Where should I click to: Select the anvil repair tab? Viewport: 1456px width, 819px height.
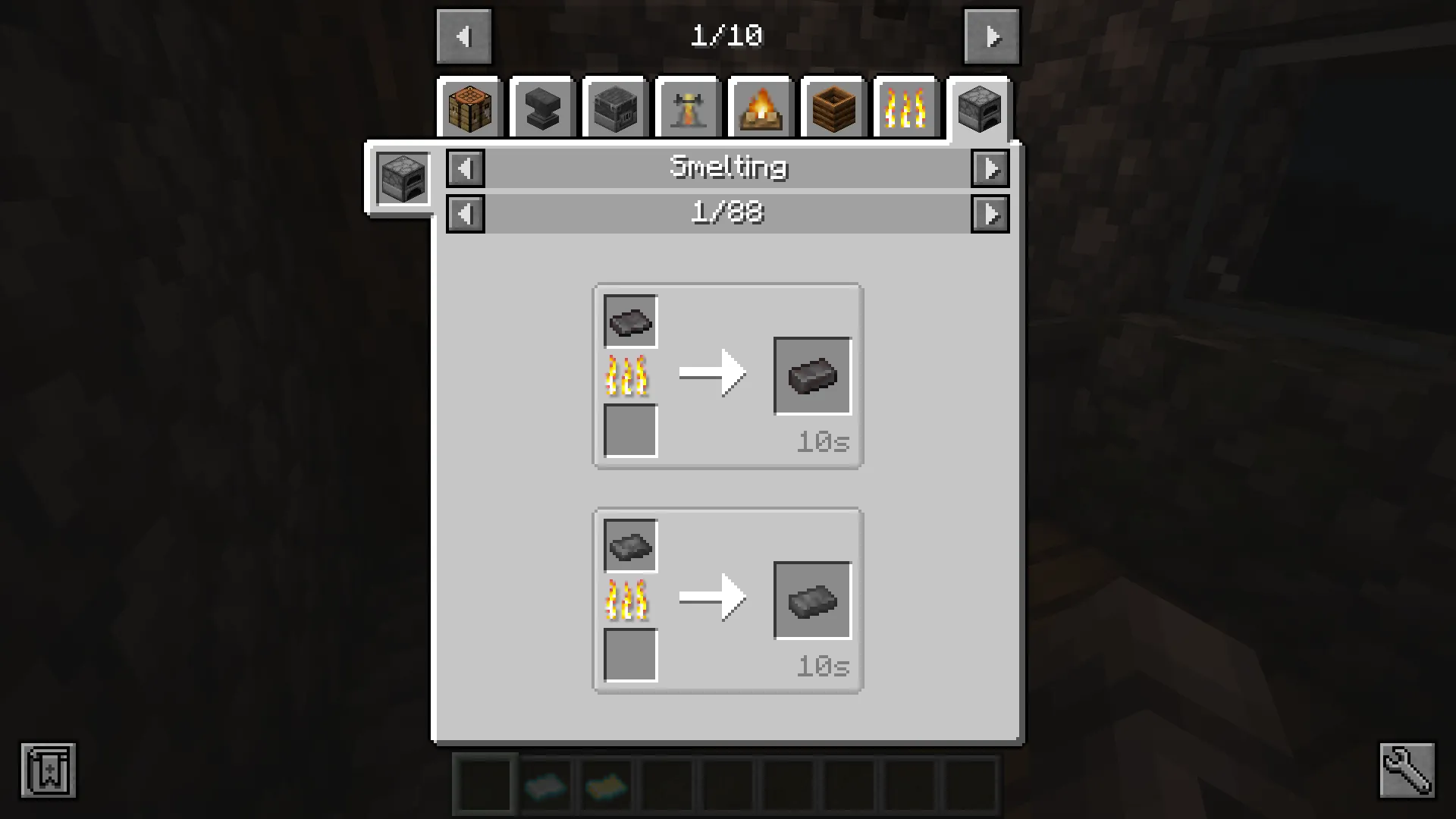tap(542, 108)
